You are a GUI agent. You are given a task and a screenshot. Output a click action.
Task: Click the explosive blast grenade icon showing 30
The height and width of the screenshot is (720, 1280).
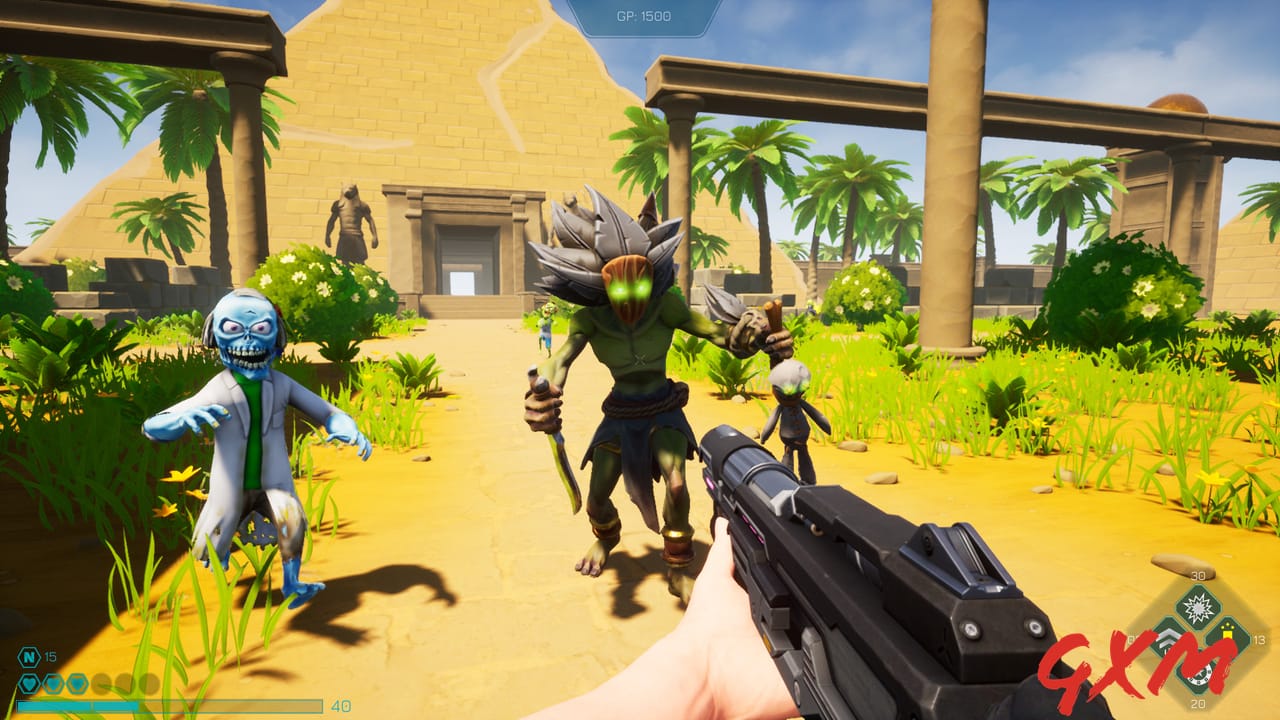1197,607
